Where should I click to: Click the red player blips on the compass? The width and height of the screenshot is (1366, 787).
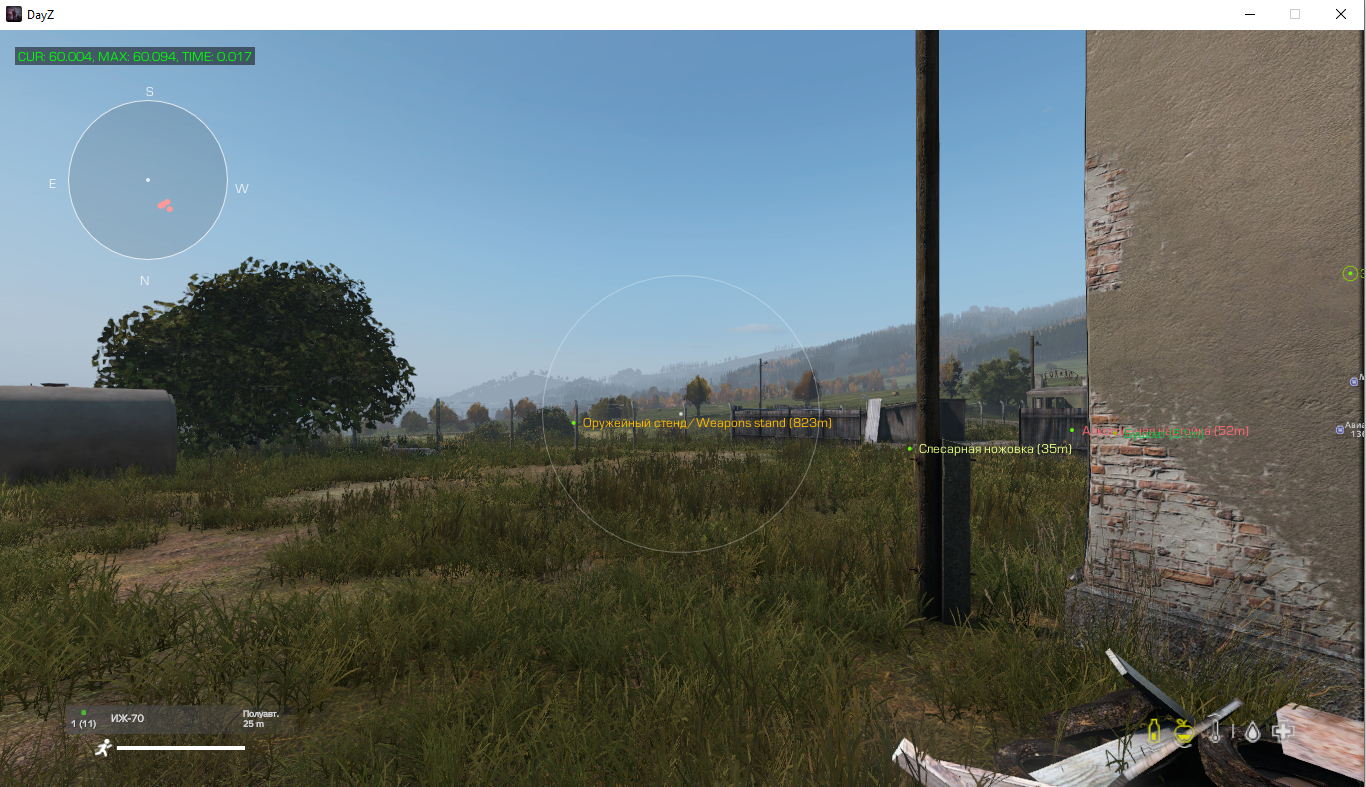pos(165,206)
